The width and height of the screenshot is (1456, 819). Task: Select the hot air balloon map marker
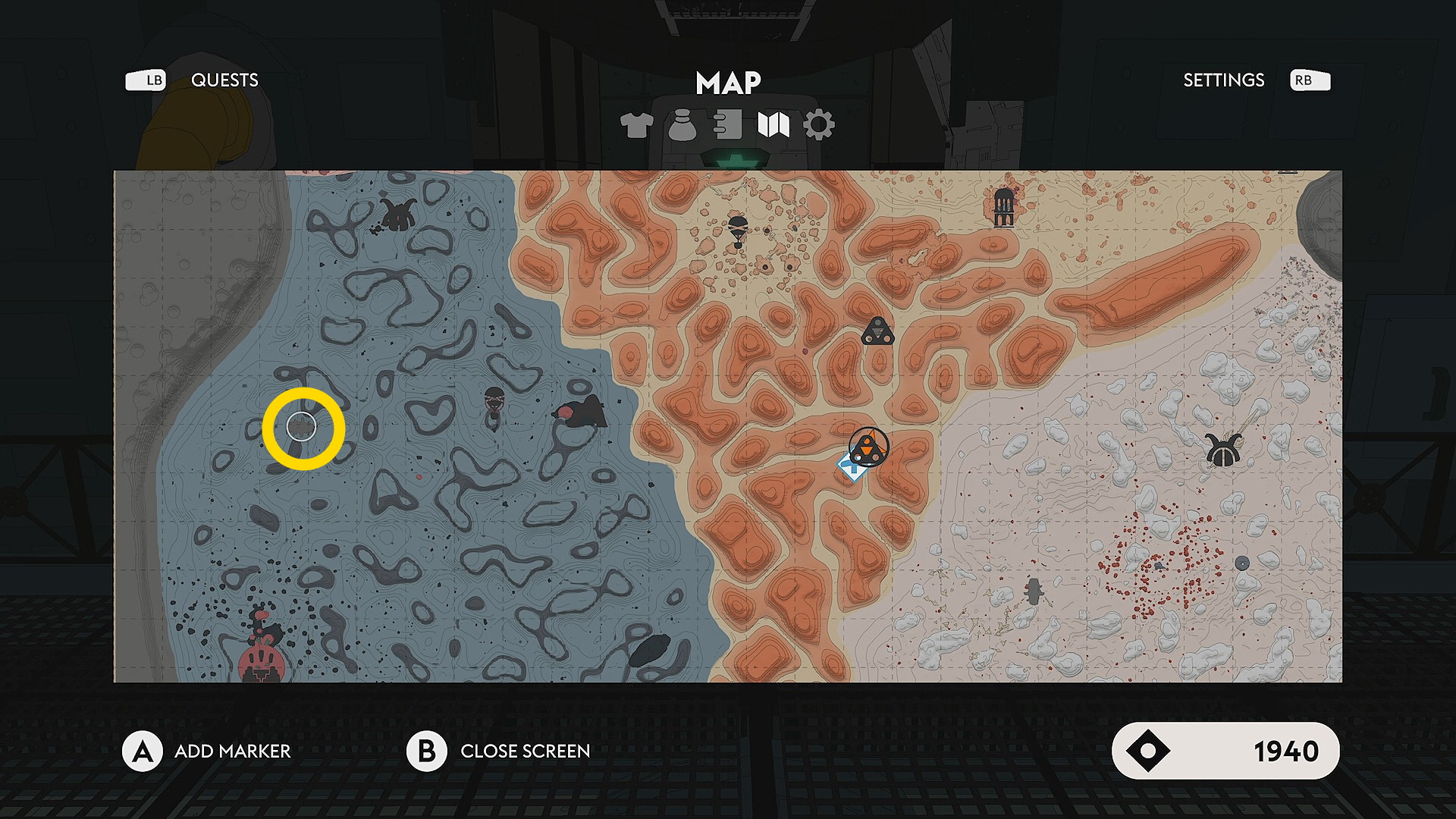[x=738, y=230]
